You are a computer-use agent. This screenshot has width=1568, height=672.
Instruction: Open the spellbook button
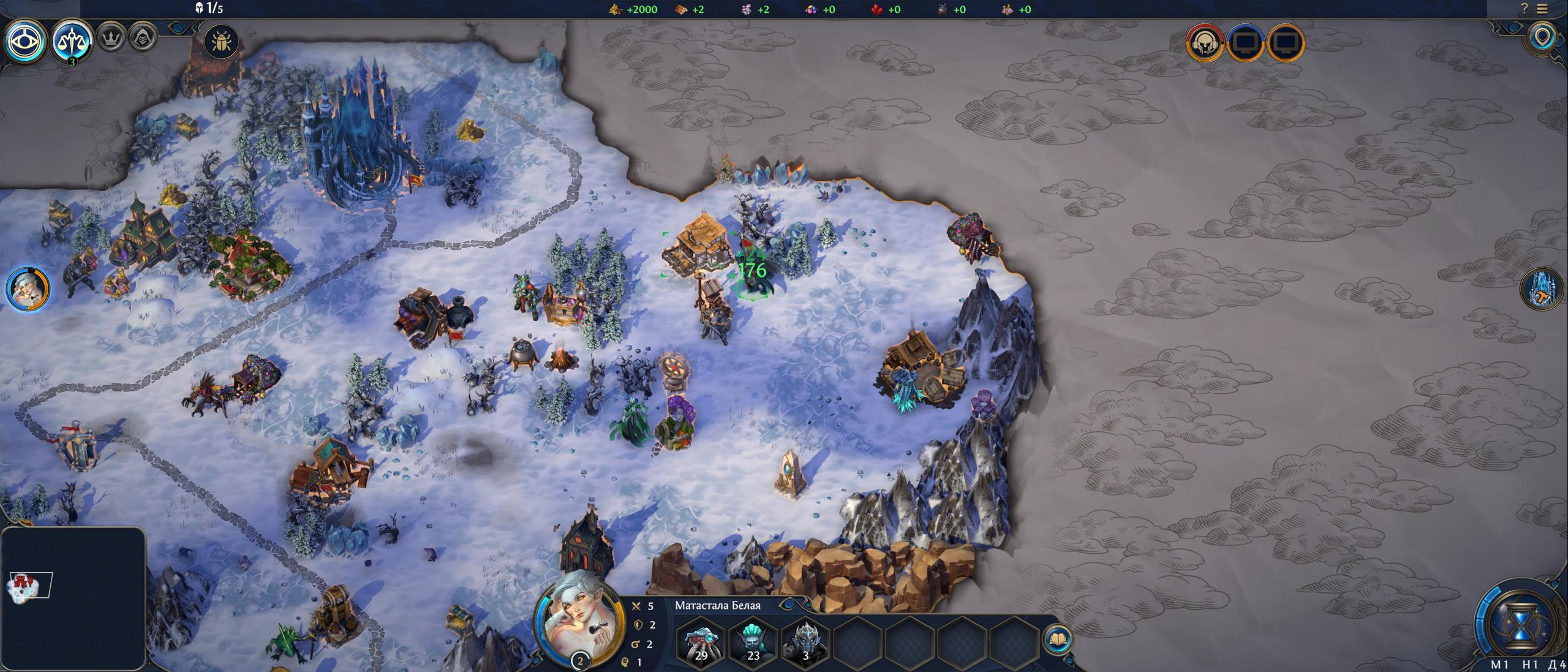pos(1058,640)
